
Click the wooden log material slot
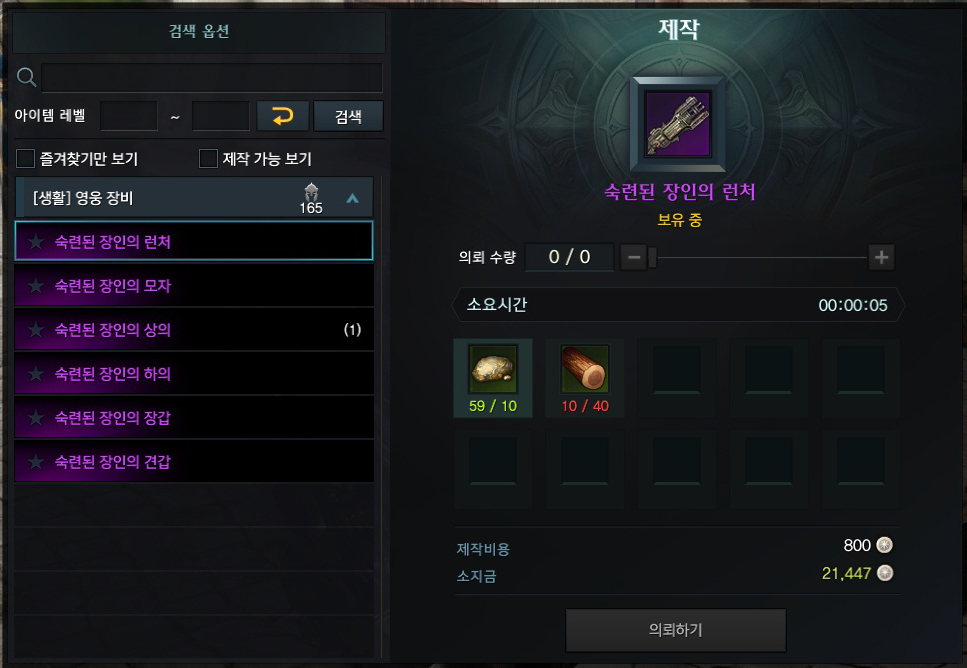[584, 370]
